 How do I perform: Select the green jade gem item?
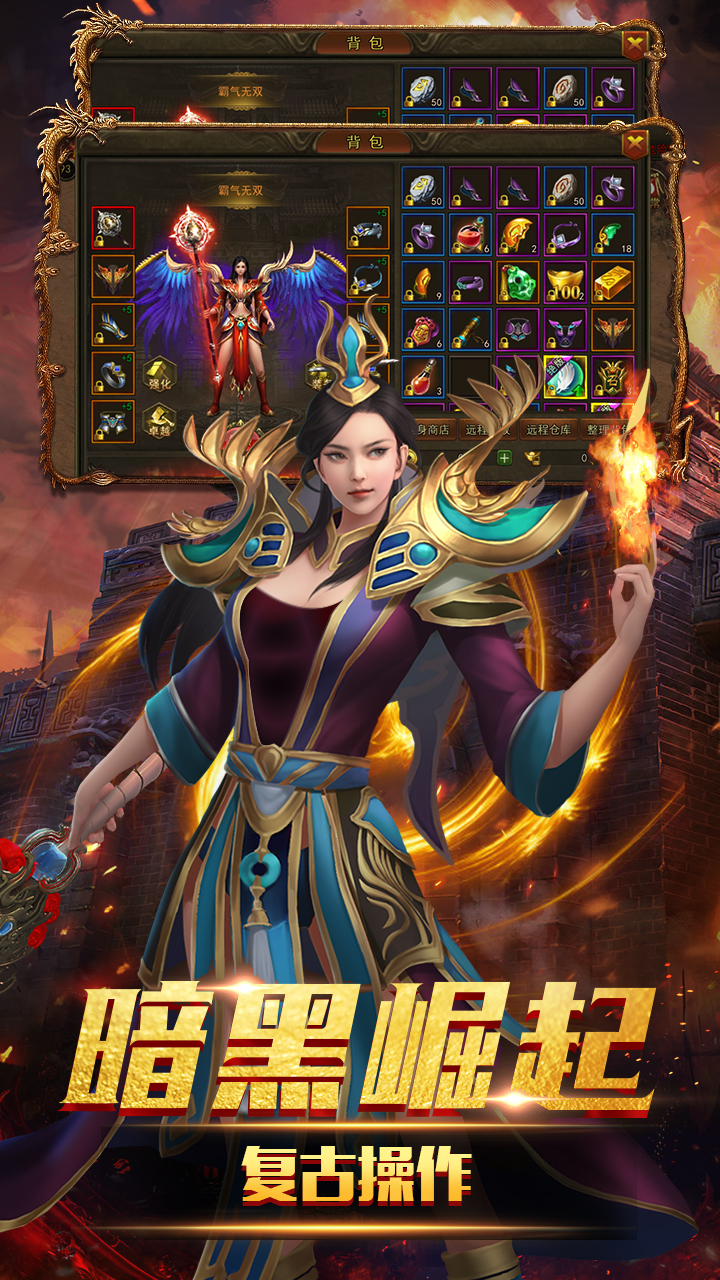pos(518,283)
